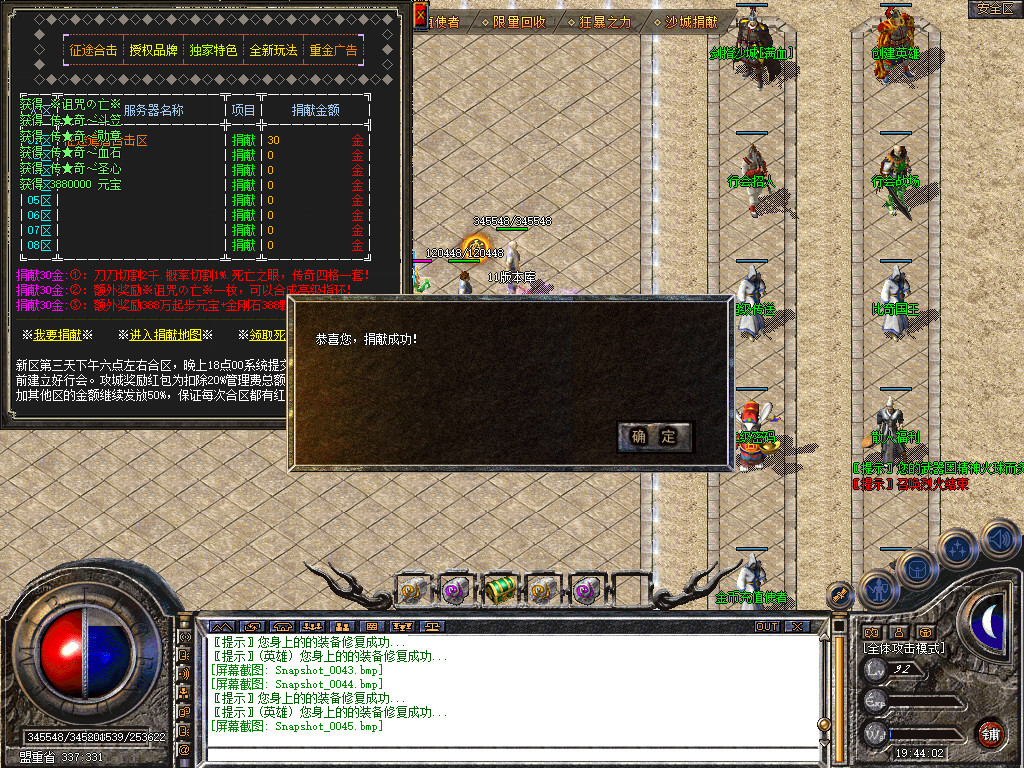This screenshot has height=768, width=1024.
Task: Click the OUT button above the chat
Action: click(766, 626)
